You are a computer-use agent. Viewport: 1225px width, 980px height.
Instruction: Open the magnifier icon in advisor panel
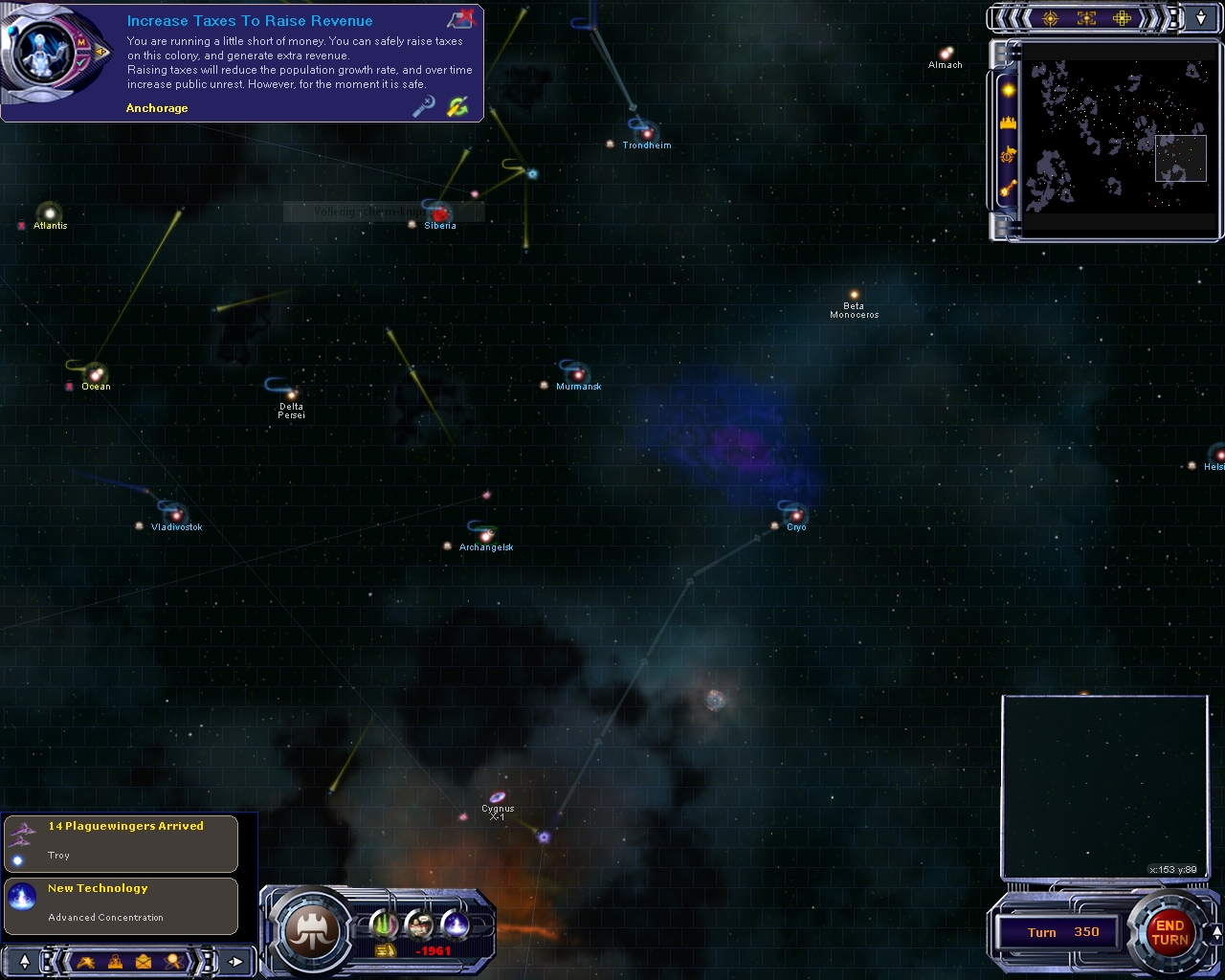[x=423, y=106]
